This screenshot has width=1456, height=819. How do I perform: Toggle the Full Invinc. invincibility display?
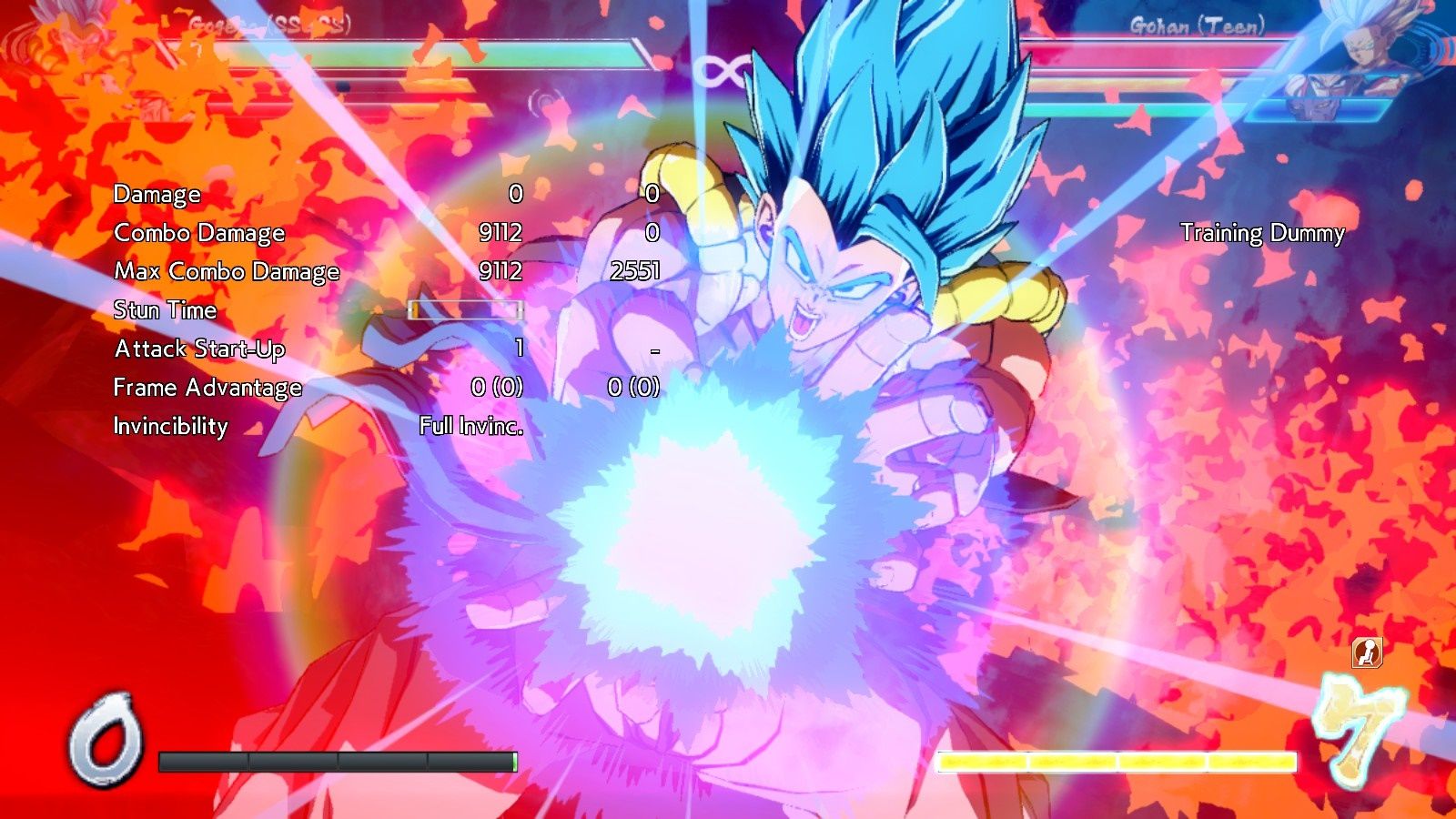click(470, 424)
